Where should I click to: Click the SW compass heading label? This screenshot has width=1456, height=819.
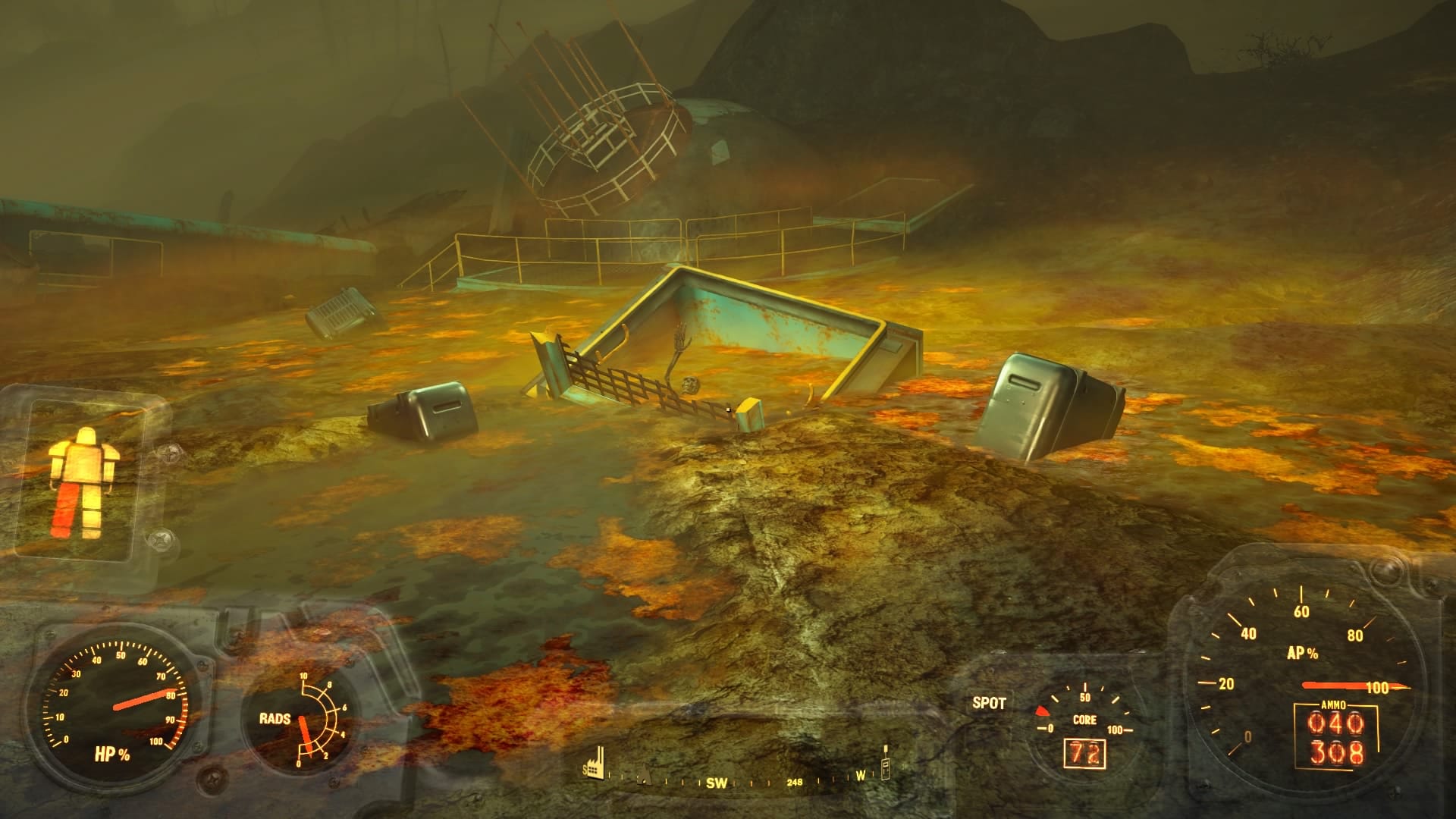[x=717, y=783]
